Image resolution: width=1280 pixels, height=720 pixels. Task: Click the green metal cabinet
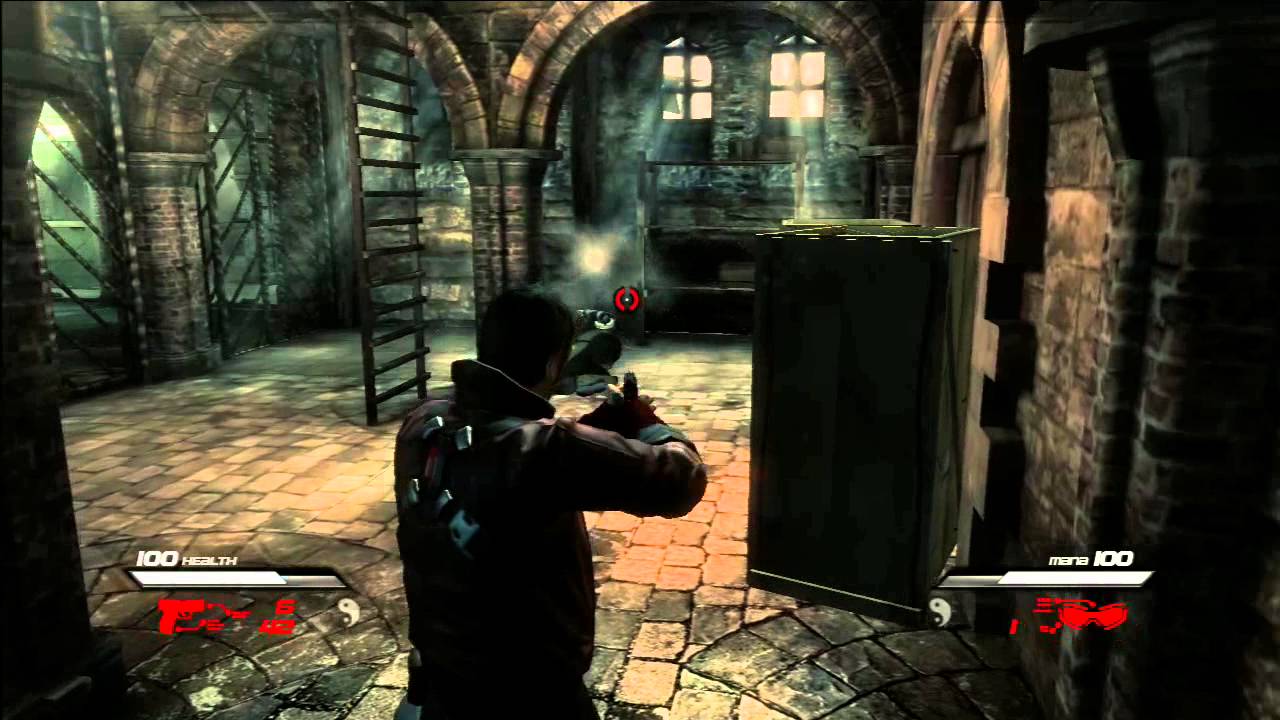pyautogui.click(x=860, y=420)
